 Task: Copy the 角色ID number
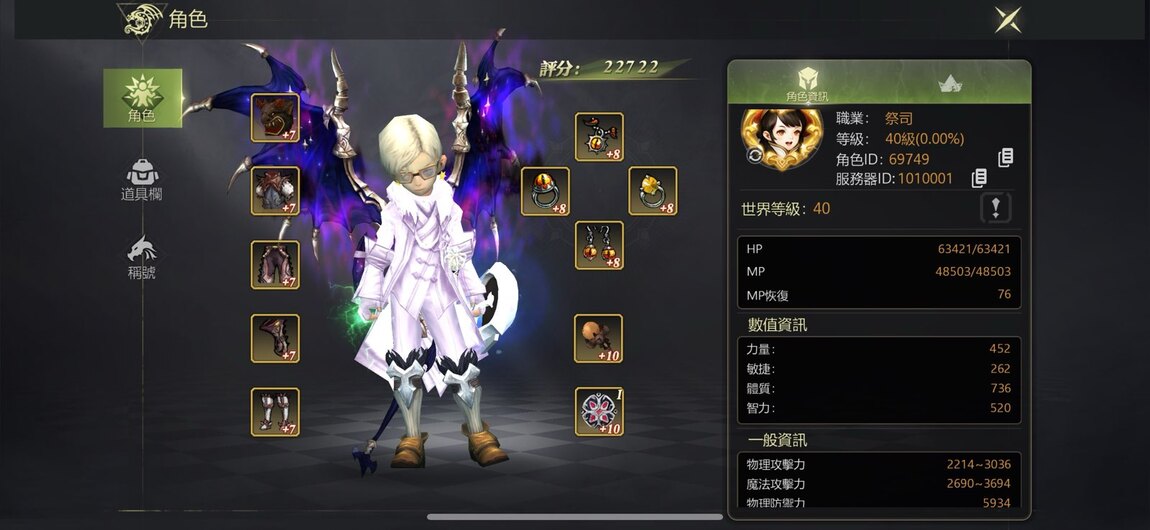coord(1006,158)
